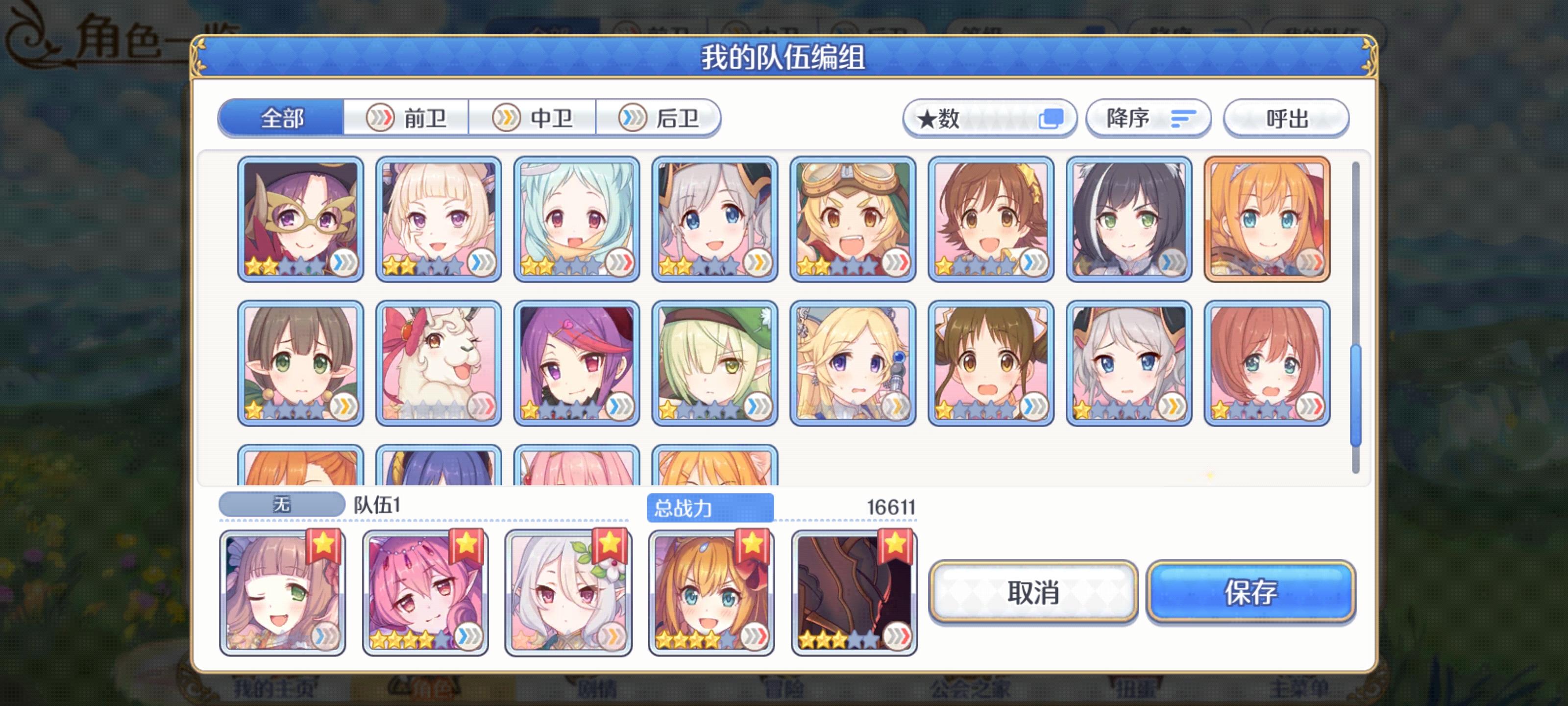Open the ★数 star count filter
Image resolution: width=1568 pixels, height=706 pixels.
[x=989, y=119]
